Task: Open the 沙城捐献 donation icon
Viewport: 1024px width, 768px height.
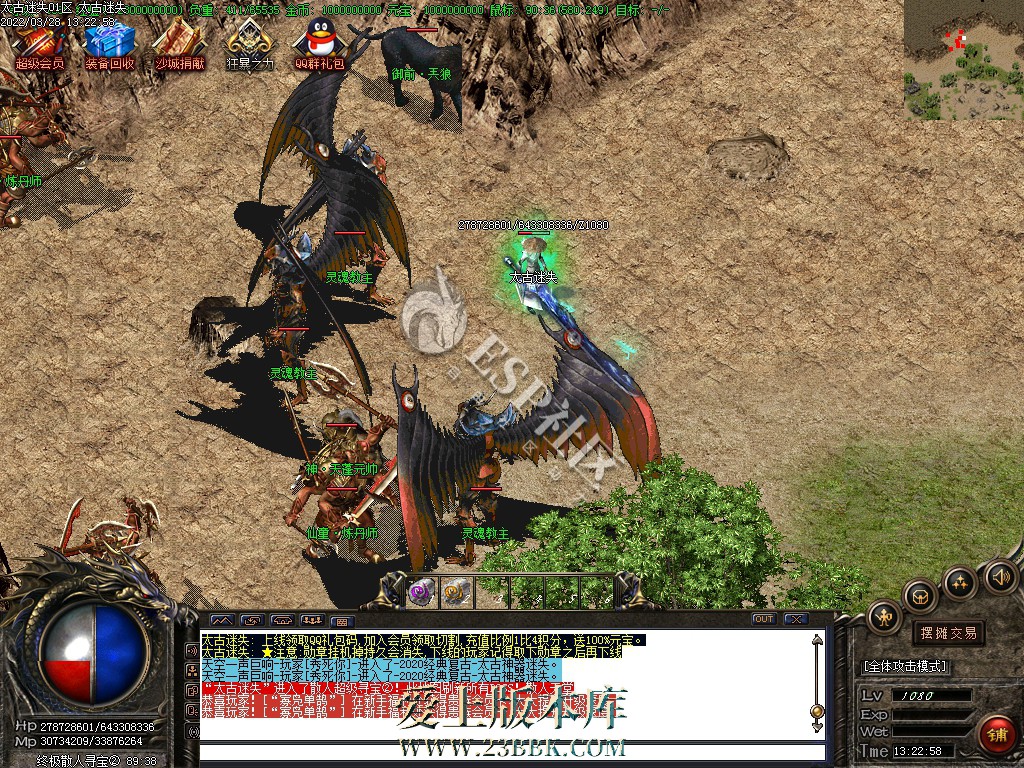Action: point(180,42)
